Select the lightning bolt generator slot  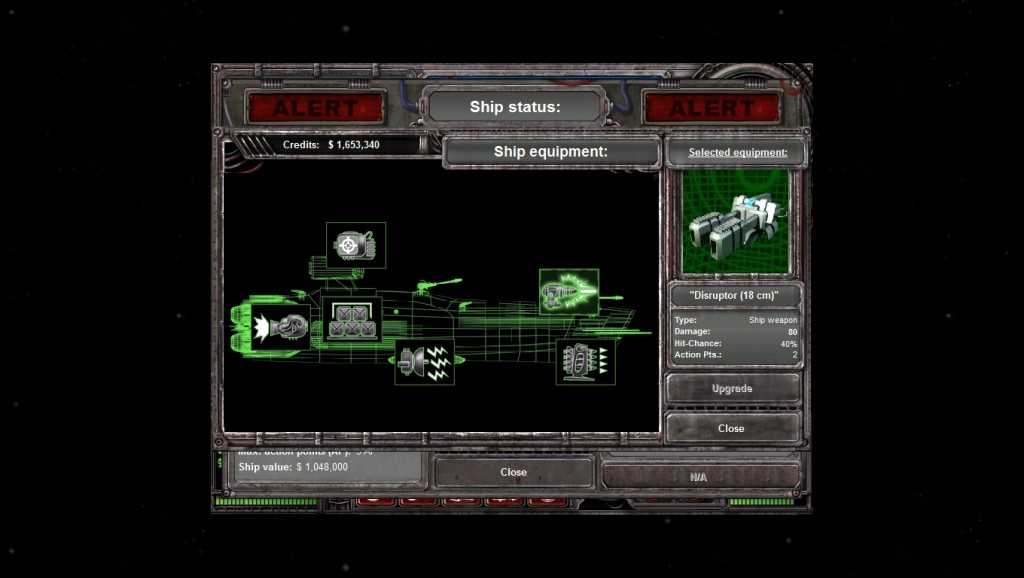click(424, 361)
